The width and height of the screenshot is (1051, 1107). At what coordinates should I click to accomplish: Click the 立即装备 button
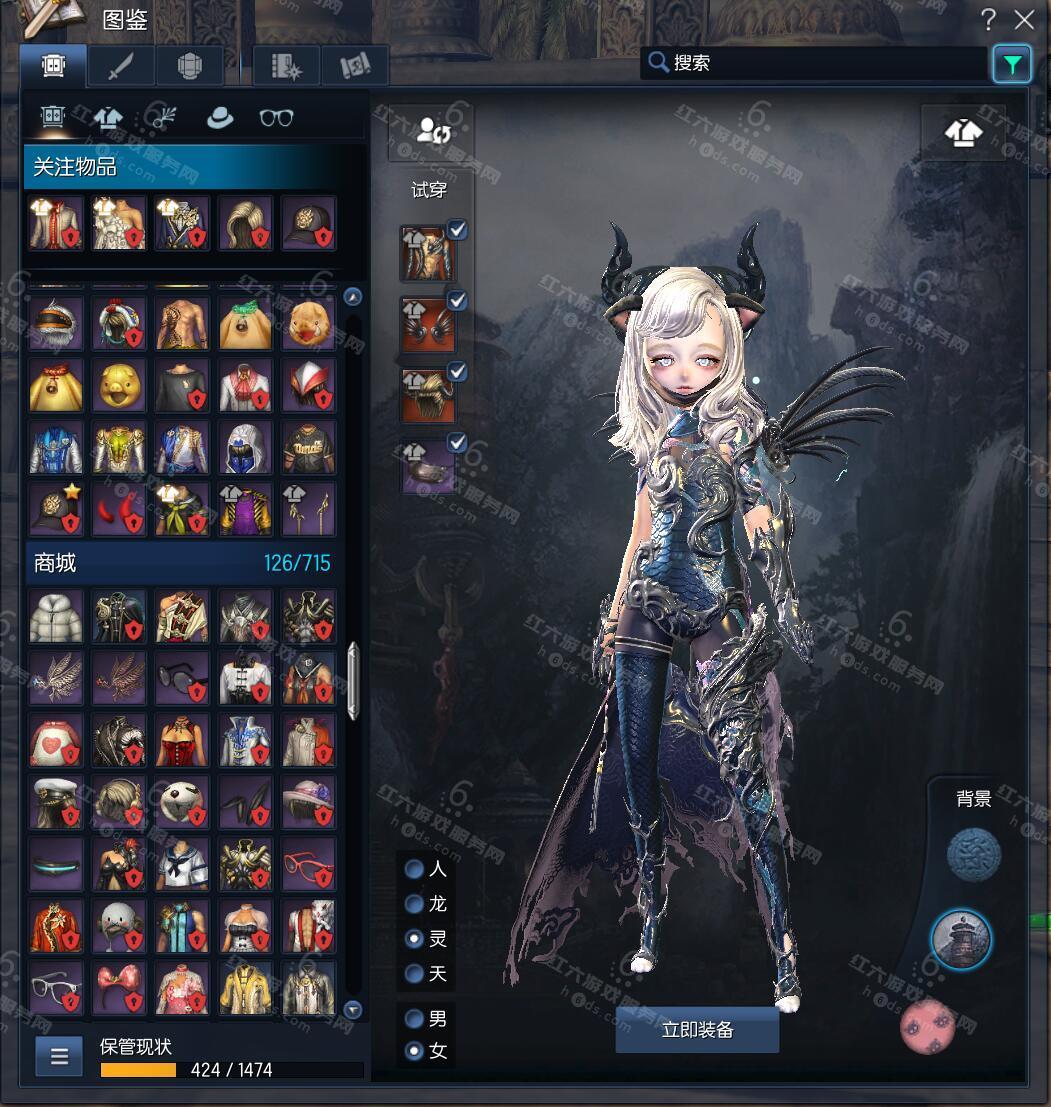click(697, 1029)
